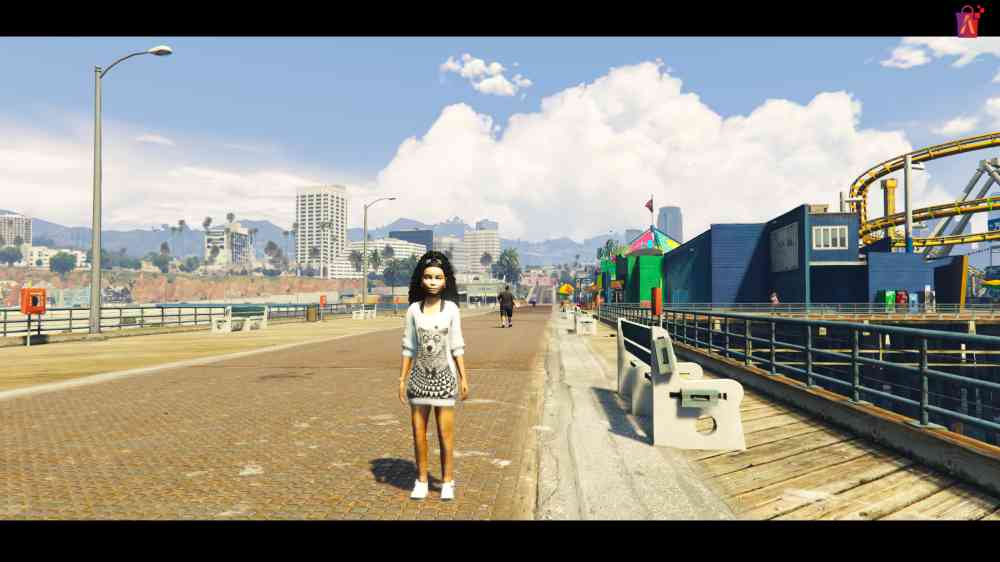Click the shopping bag logo icon
Screen dimensions: 1000x562
[x=967, y=21]
